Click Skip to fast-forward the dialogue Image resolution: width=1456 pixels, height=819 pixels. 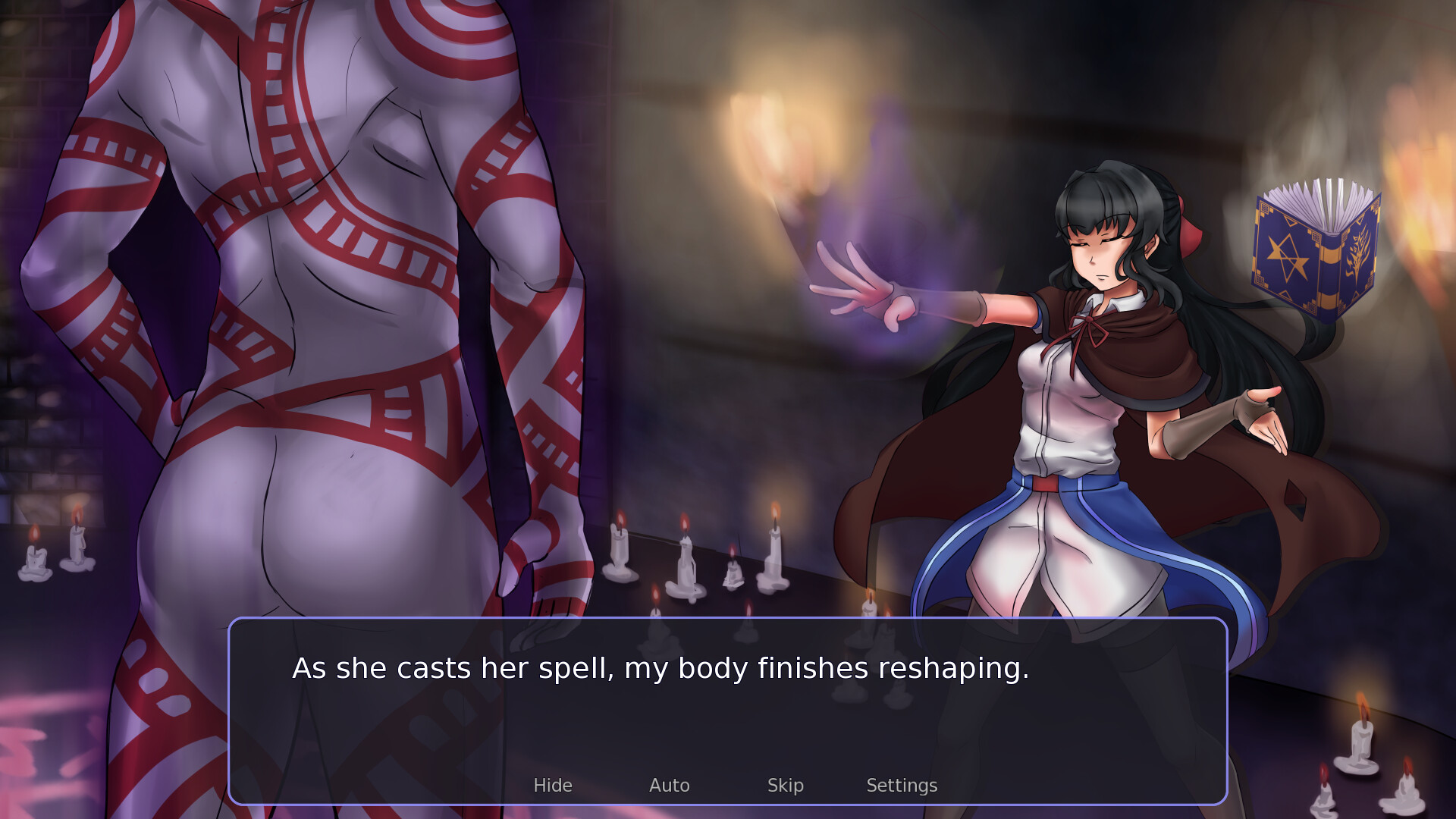point(786,786)
